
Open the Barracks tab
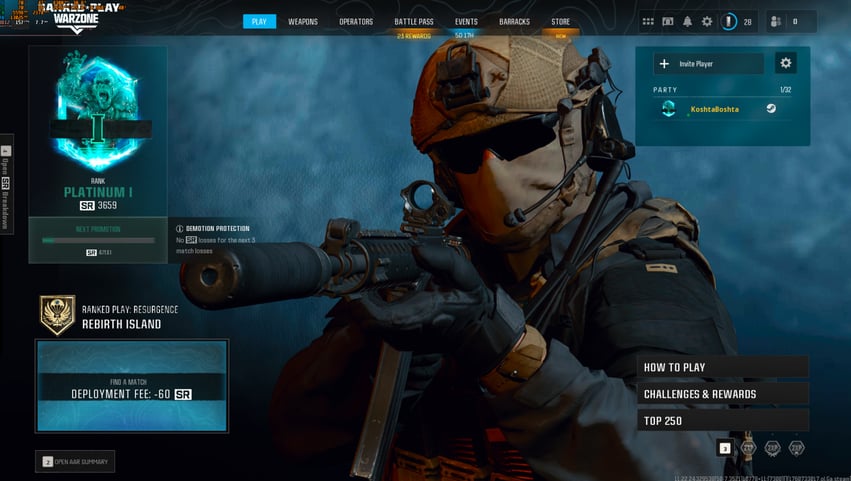[x=514, y=21]
